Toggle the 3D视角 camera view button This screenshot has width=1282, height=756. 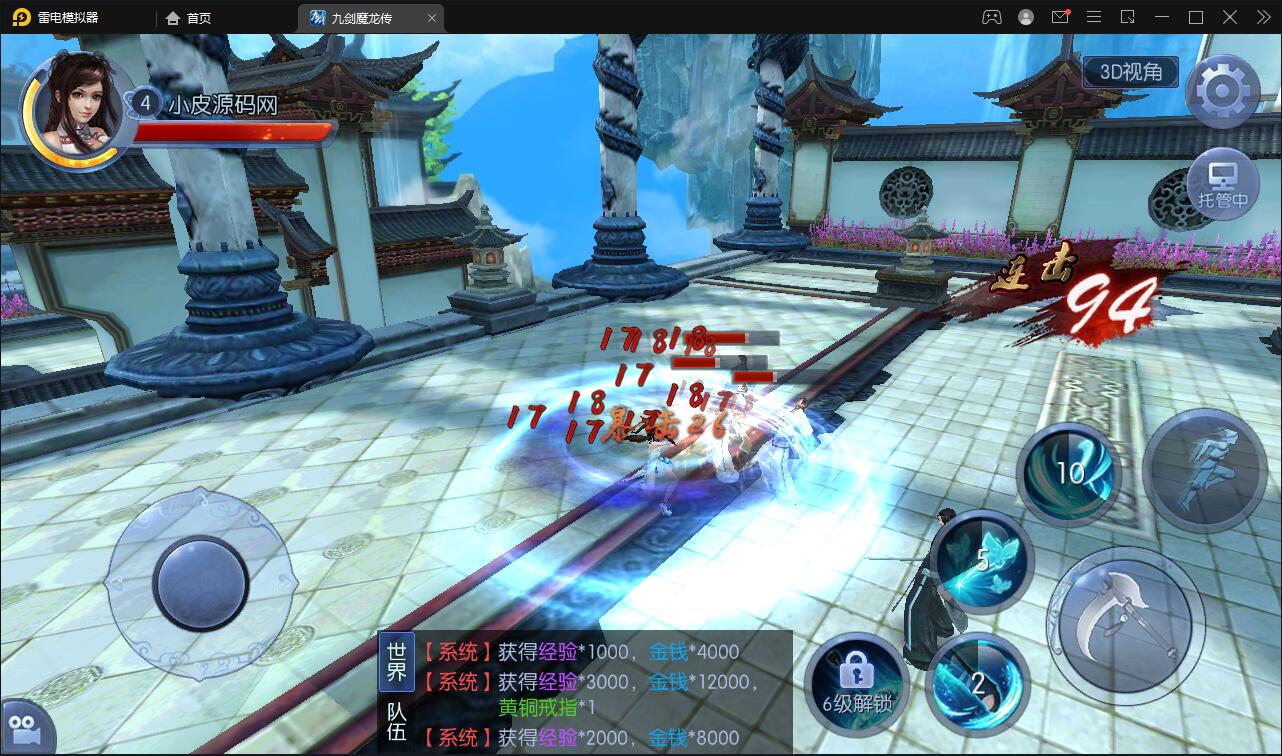[1130, 71]
